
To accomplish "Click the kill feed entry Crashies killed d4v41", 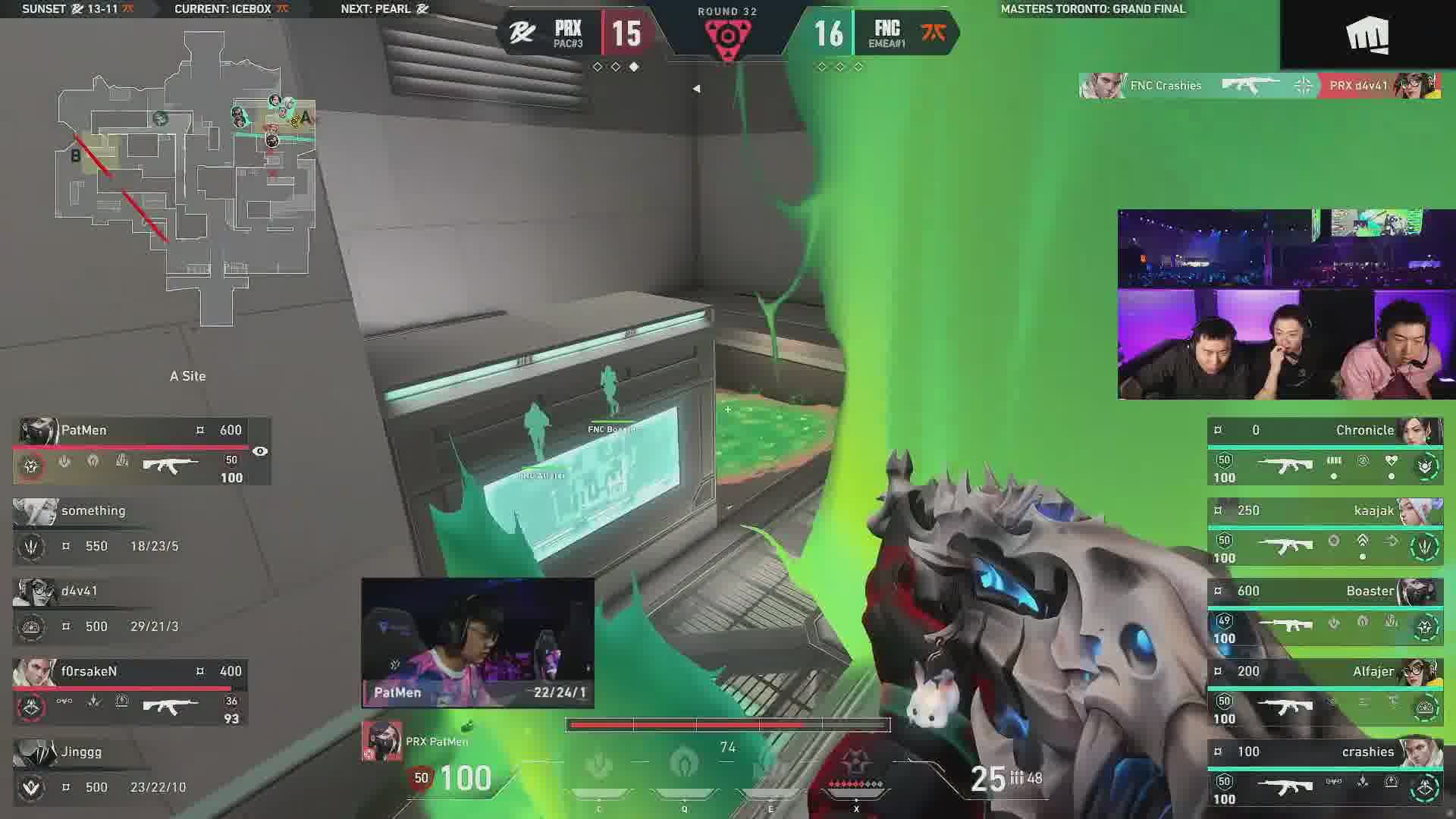I will [x=1260, y=86].
